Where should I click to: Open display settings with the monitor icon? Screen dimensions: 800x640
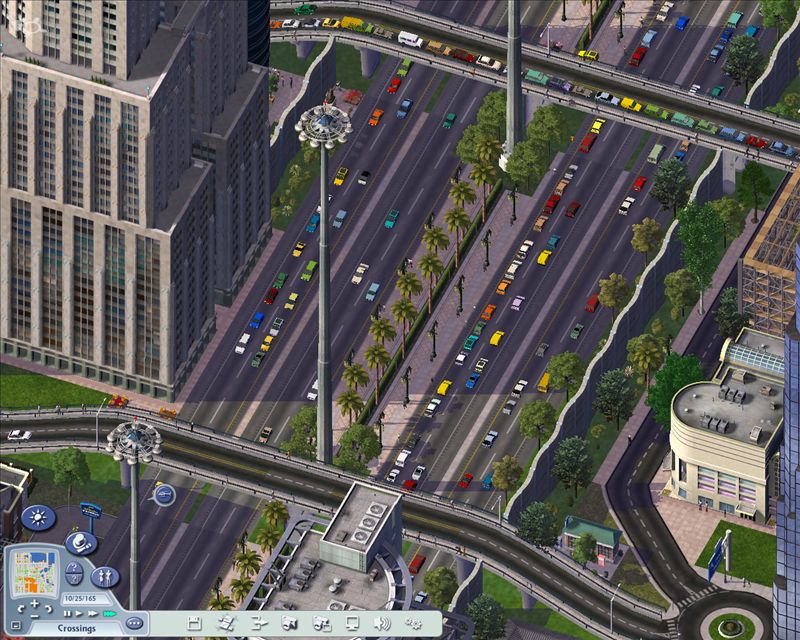353,624
